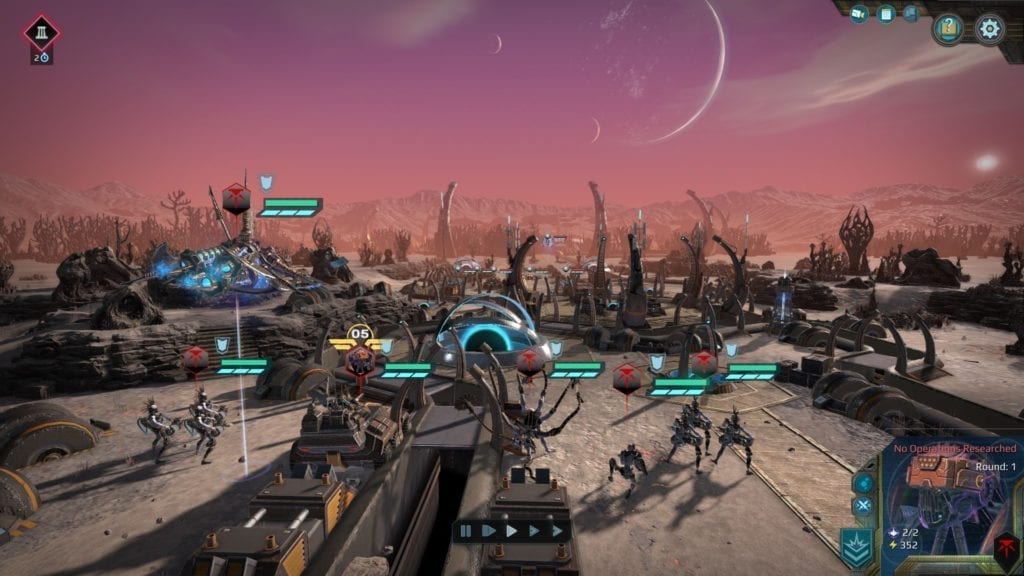Click the red faction emblem hexagon
The image size is (1024, 576).
coord(1005,547)
